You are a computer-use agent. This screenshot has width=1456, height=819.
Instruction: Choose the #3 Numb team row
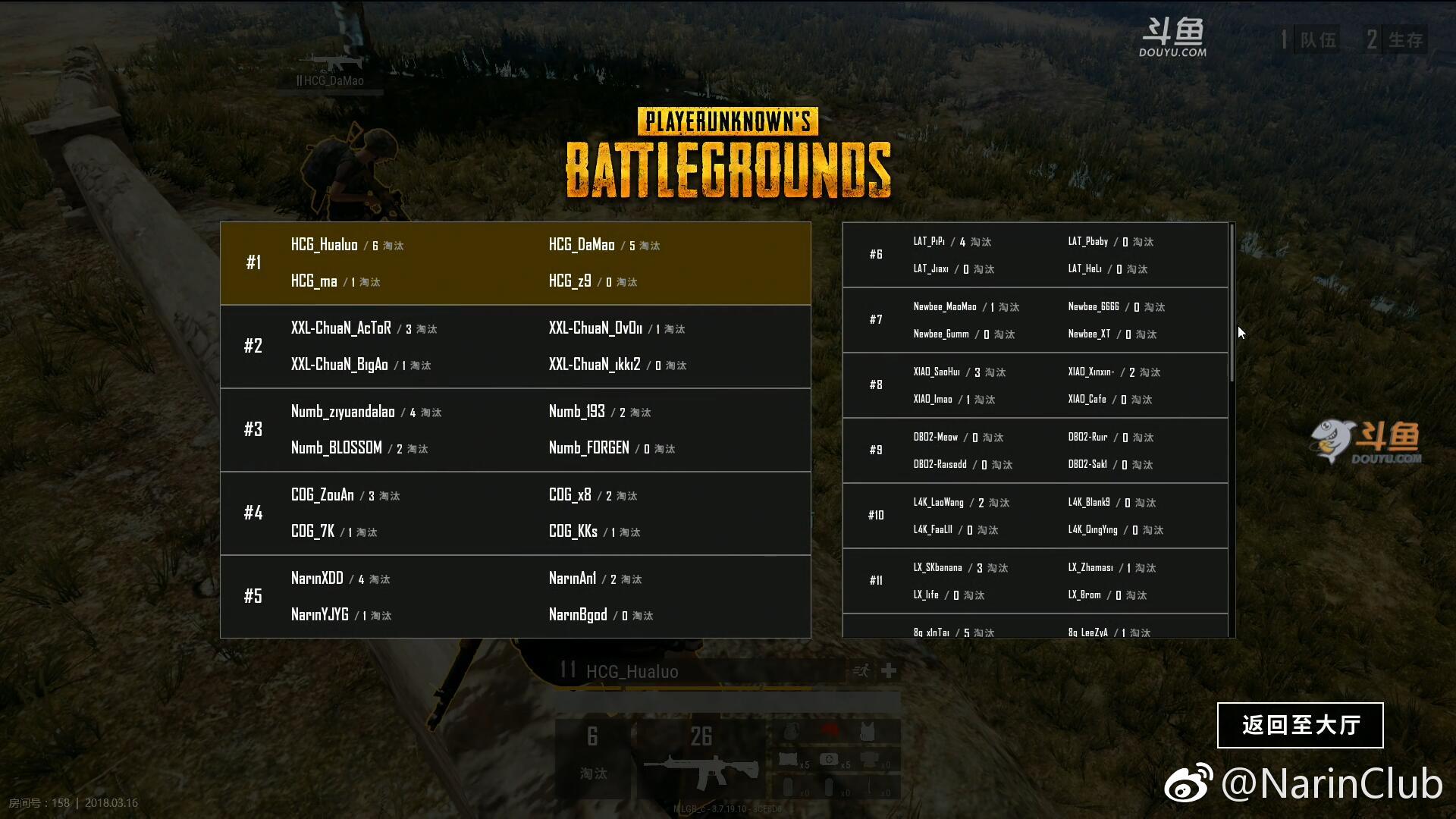pos(516,430)
